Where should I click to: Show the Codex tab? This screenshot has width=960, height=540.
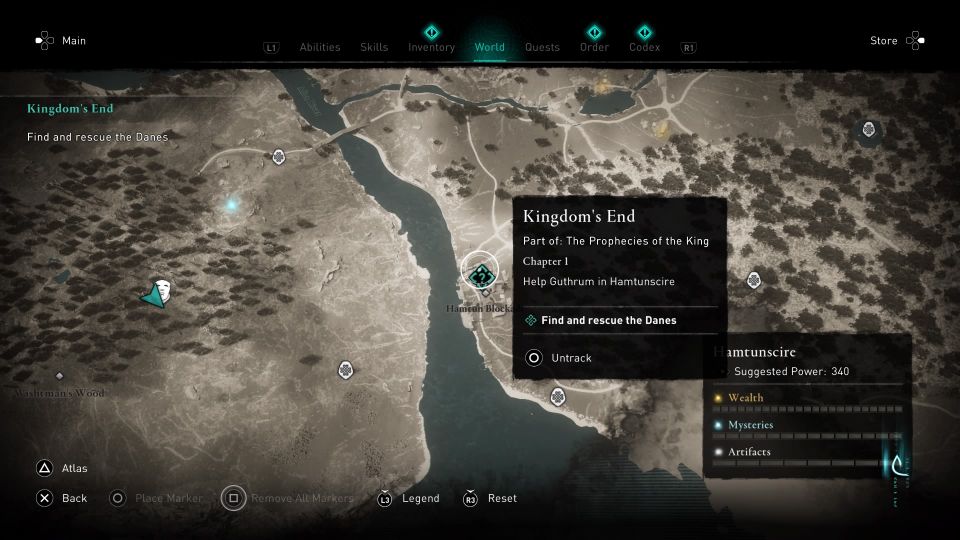[644, 47]
